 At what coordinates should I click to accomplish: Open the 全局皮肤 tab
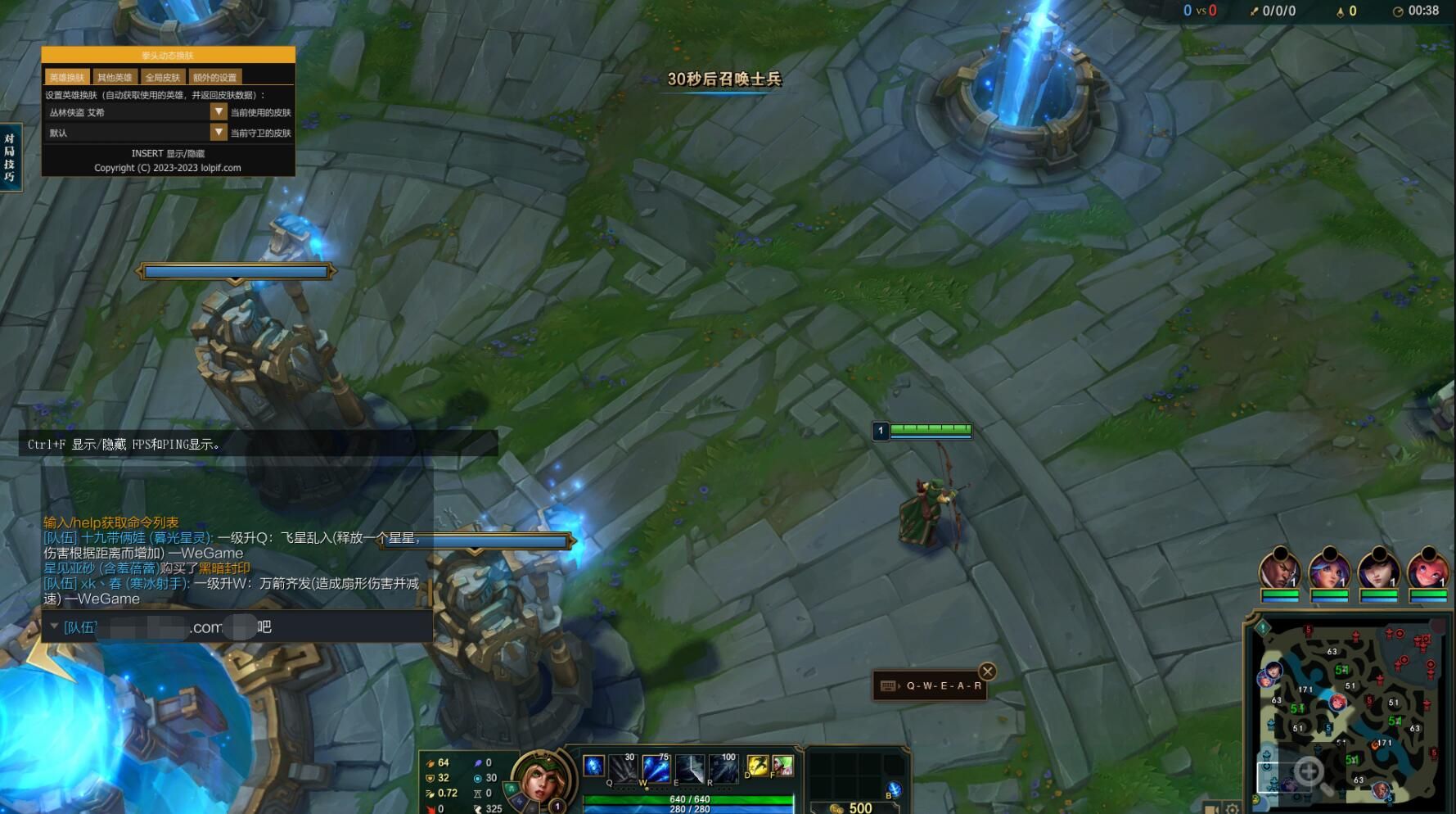tap(162, 77)
